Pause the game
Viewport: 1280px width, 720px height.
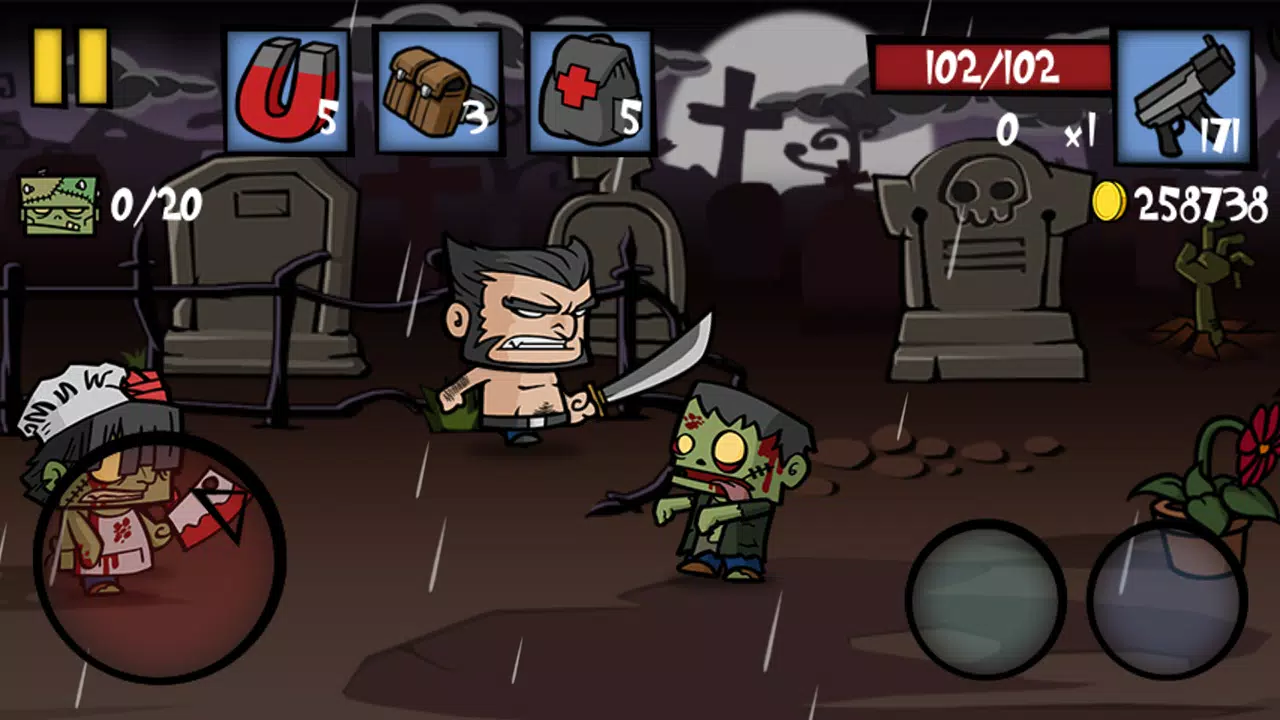[x=68, y=65]
